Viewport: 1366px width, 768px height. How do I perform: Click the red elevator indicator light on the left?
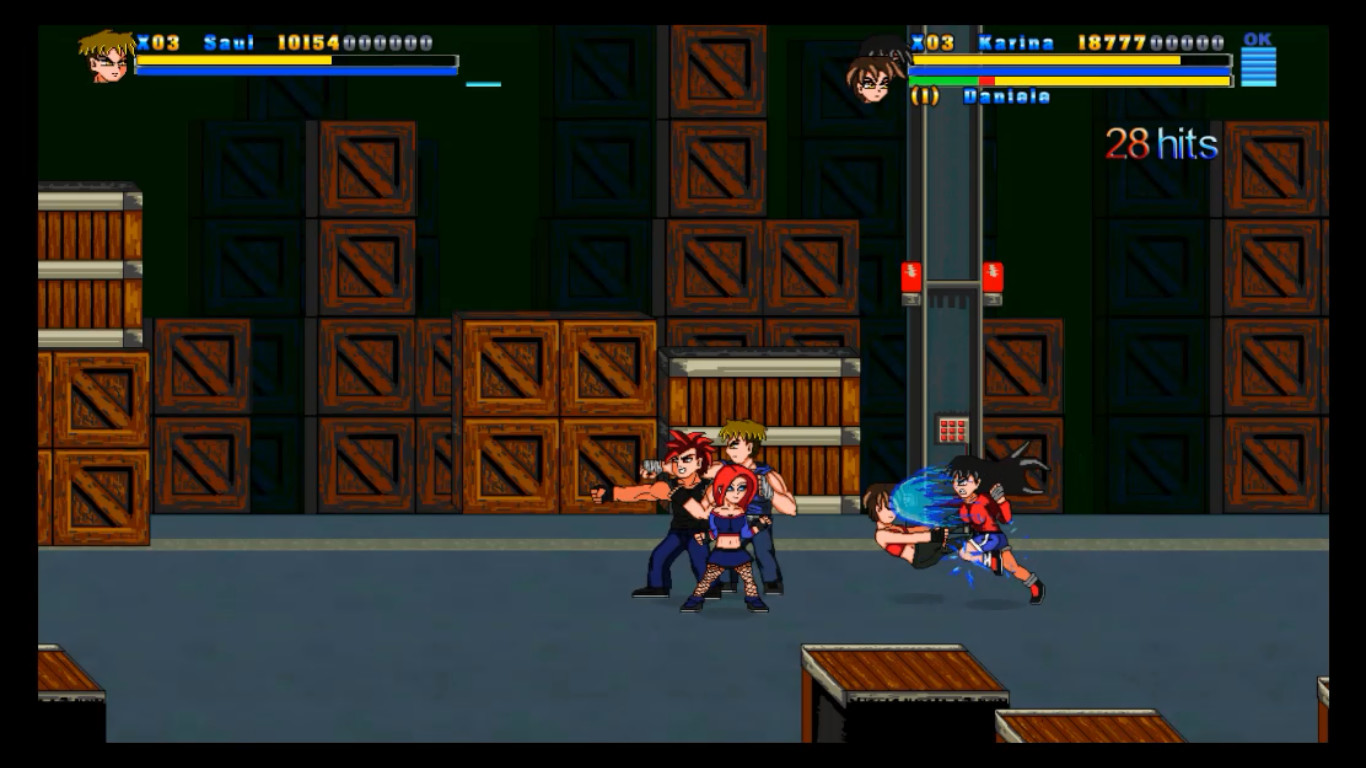[x=911, y=276]
